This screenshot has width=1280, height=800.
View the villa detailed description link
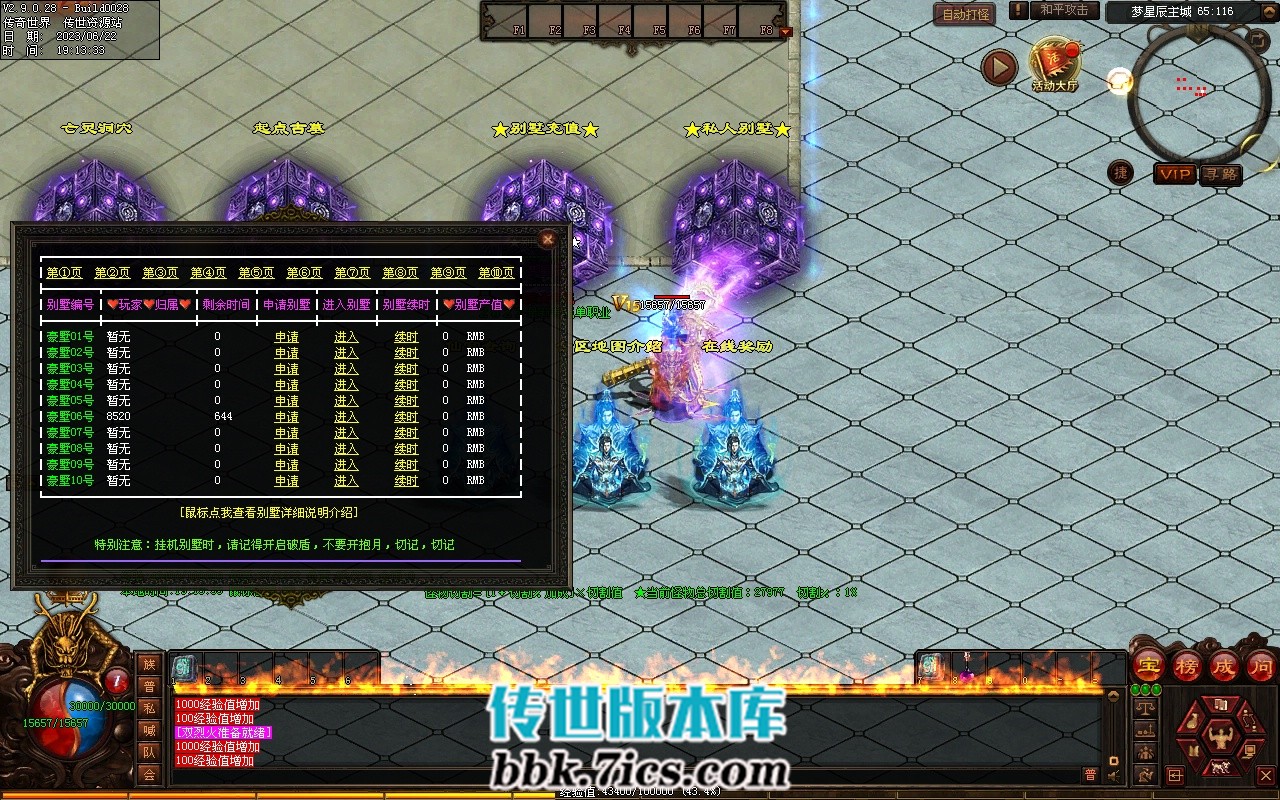[x=269, y=512]
